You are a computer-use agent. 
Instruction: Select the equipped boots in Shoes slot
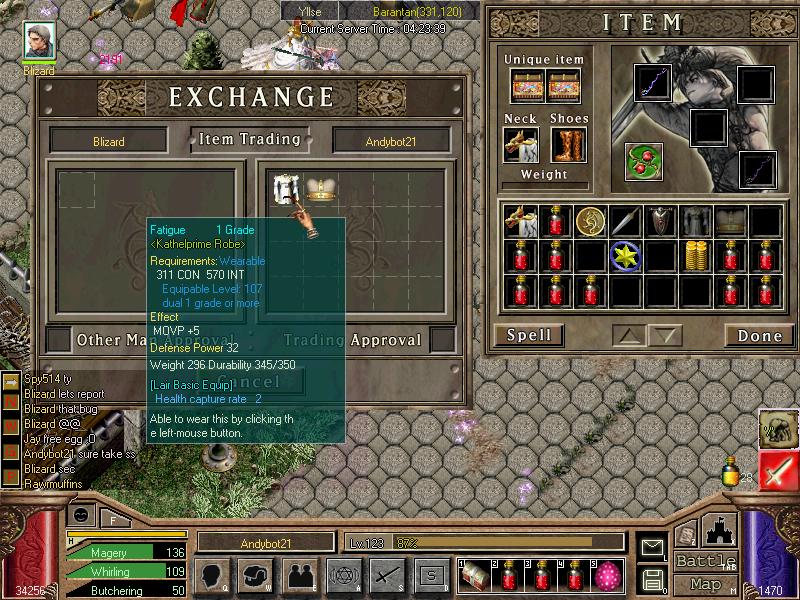(567, 144)
